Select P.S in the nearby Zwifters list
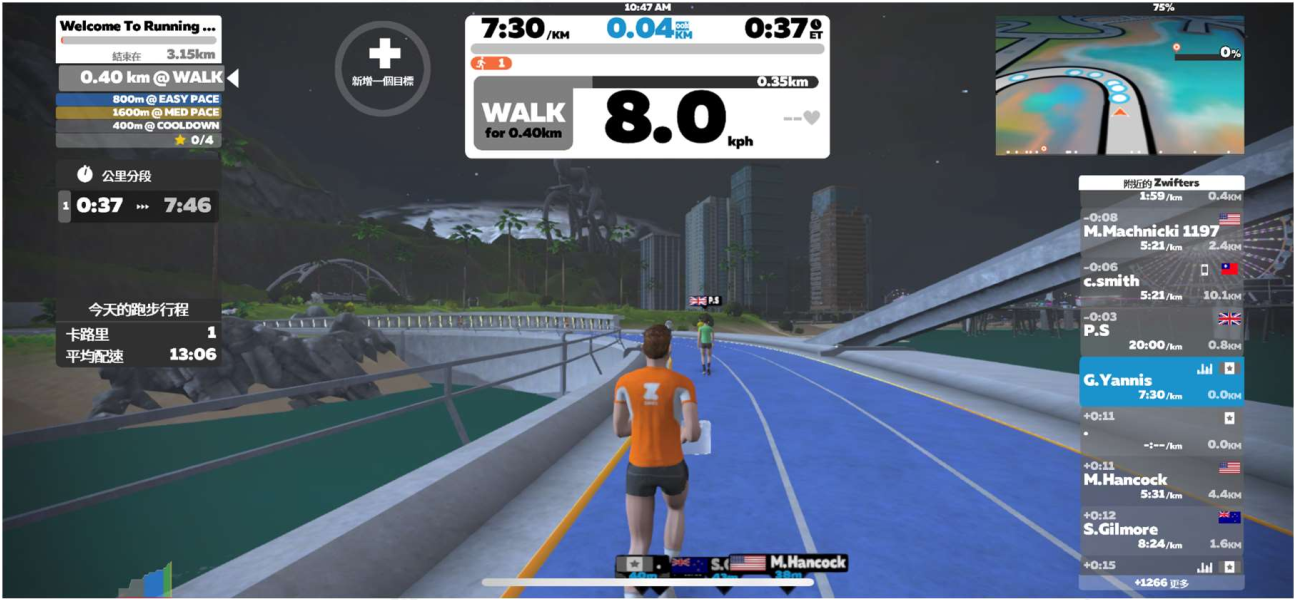 coord(1161,331)
